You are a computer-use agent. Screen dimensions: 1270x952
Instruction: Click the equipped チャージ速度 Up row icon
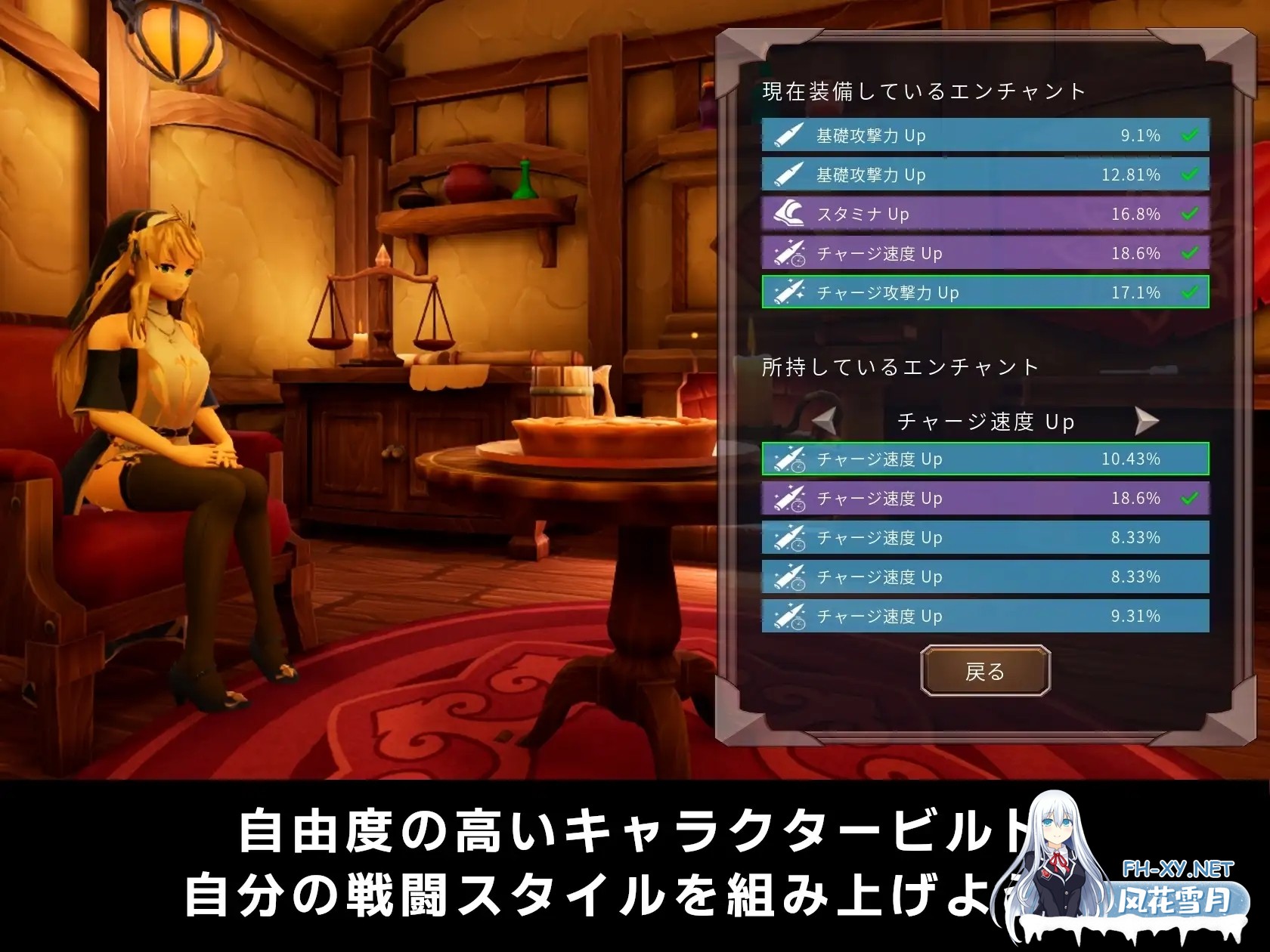(x=790, y=499)
